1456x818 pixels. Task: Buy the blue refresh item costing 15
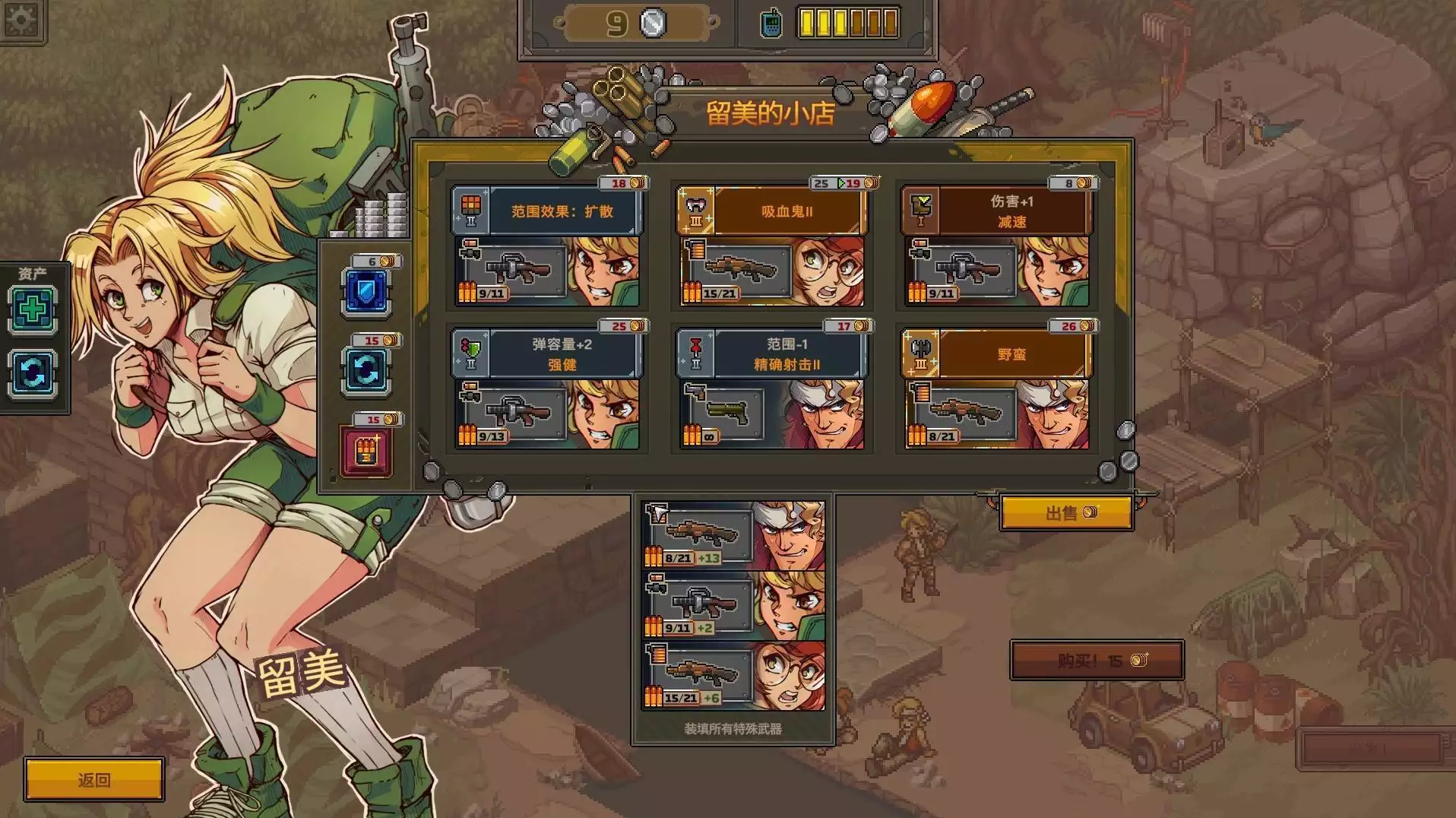pos(367,372)
